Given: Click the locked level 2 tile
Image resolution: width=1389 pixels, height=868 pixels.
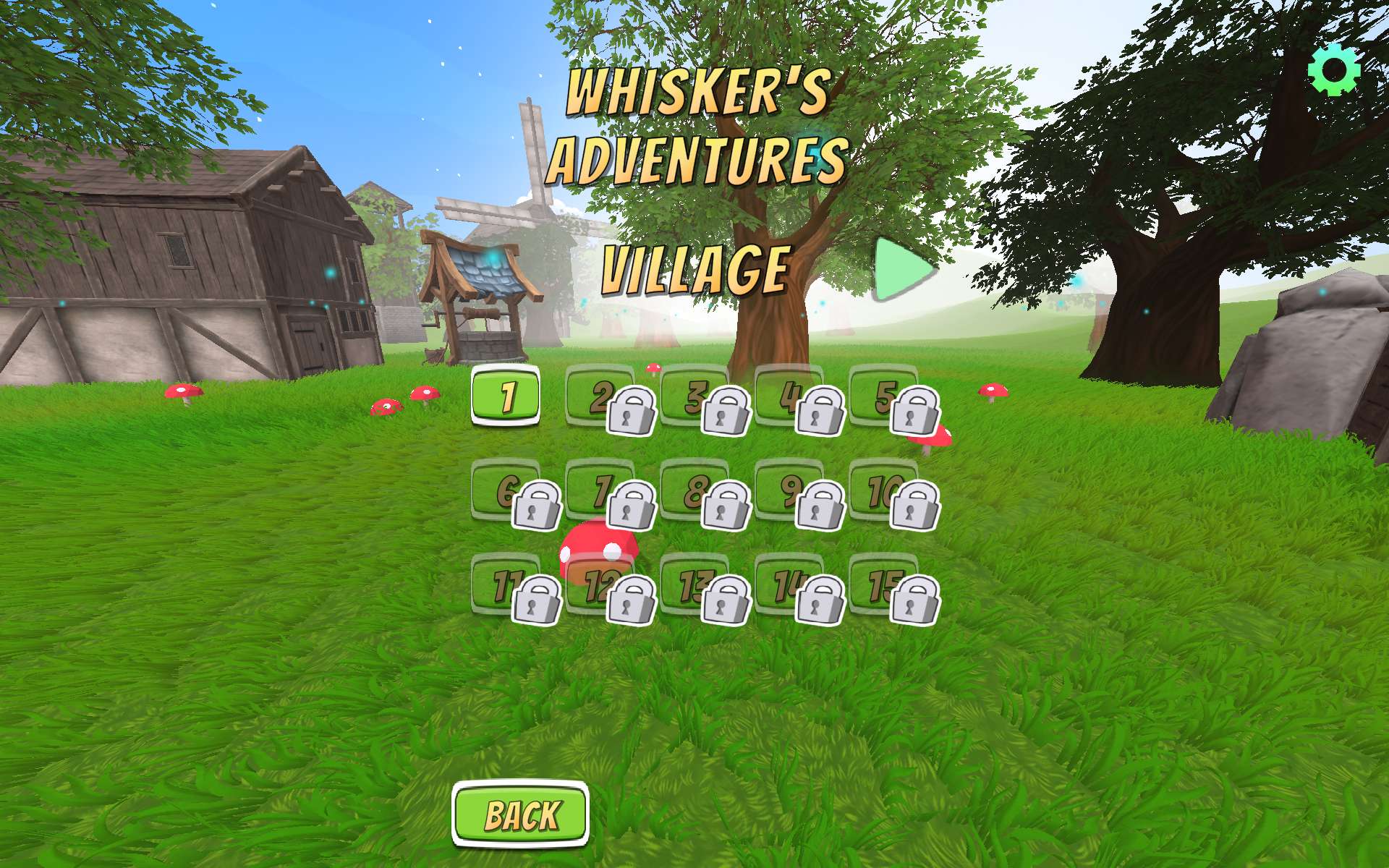Looking at the screenshot, I should click(x=600, y=396).
